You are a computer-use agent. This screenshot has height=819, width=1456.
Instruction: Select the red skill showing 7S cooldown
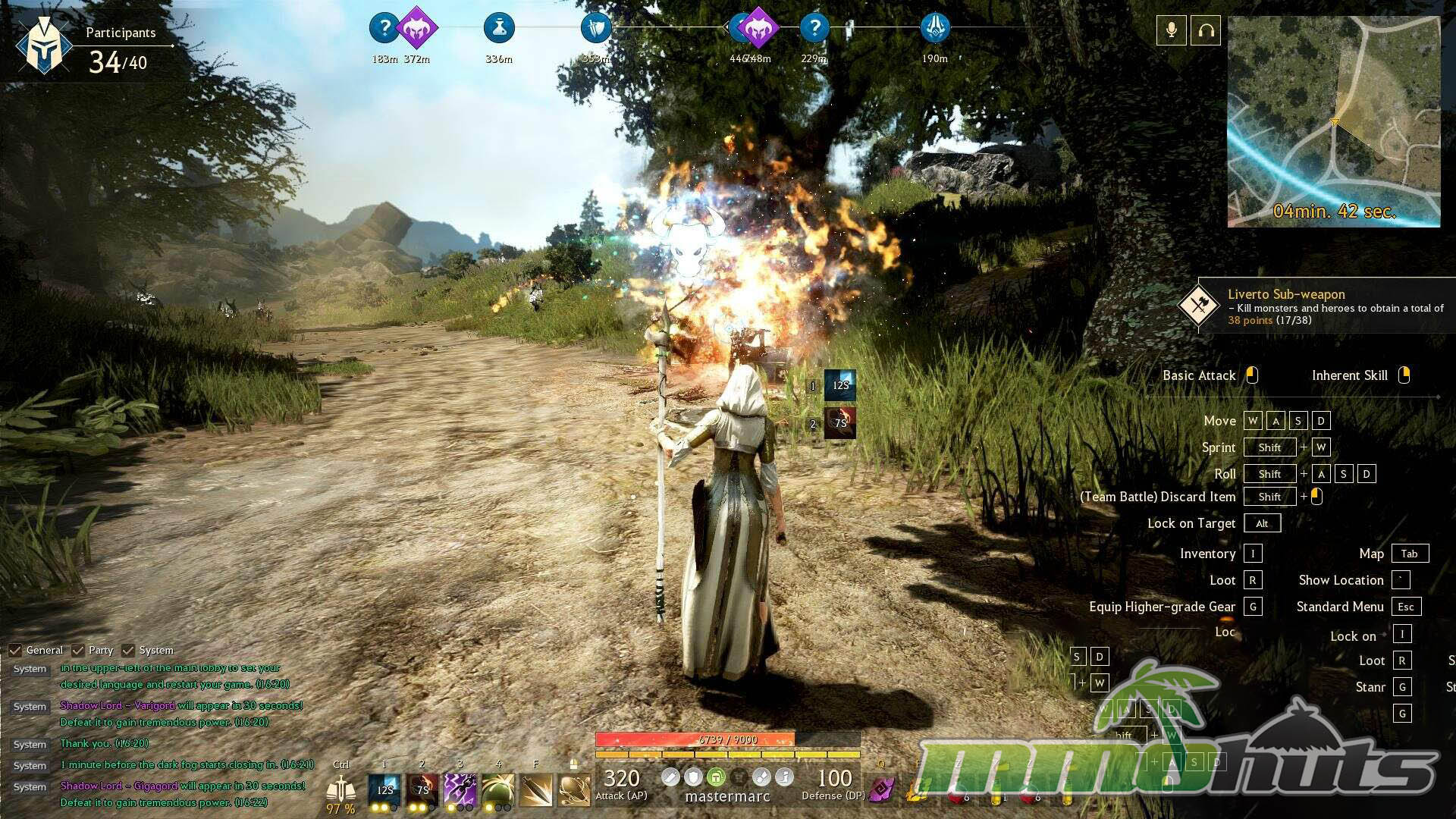[422, 789]
